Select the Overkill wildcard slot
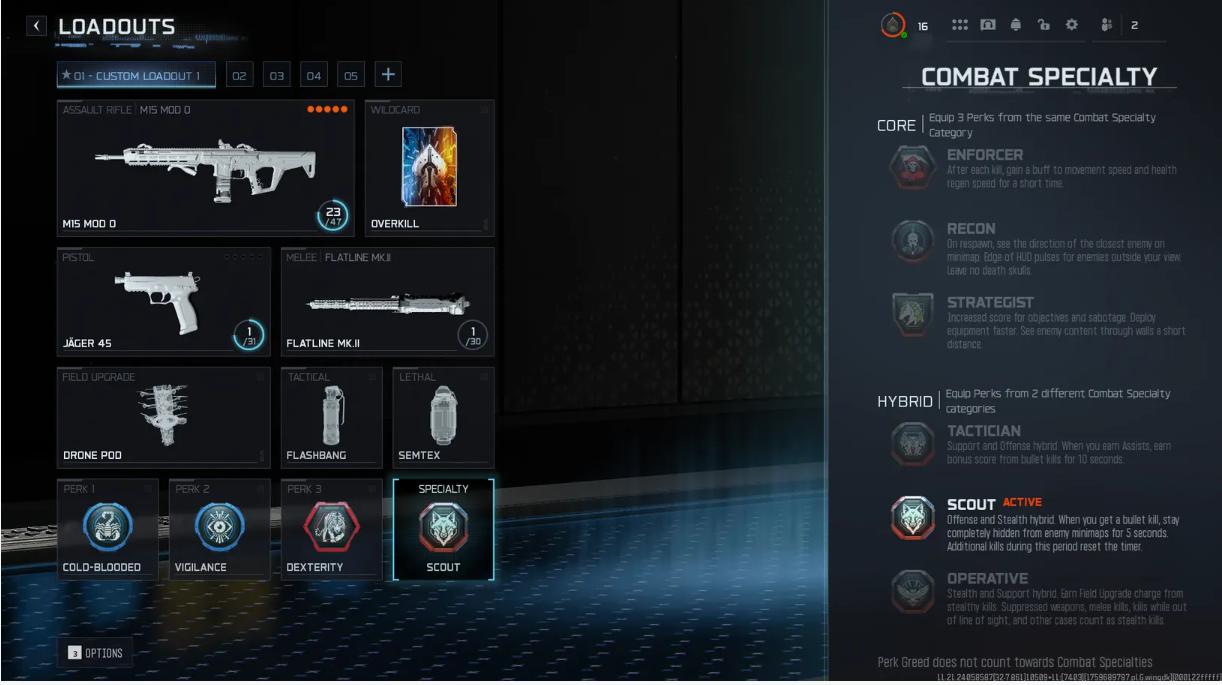This screenshot has width=1222, height=685. click(428, 167)
